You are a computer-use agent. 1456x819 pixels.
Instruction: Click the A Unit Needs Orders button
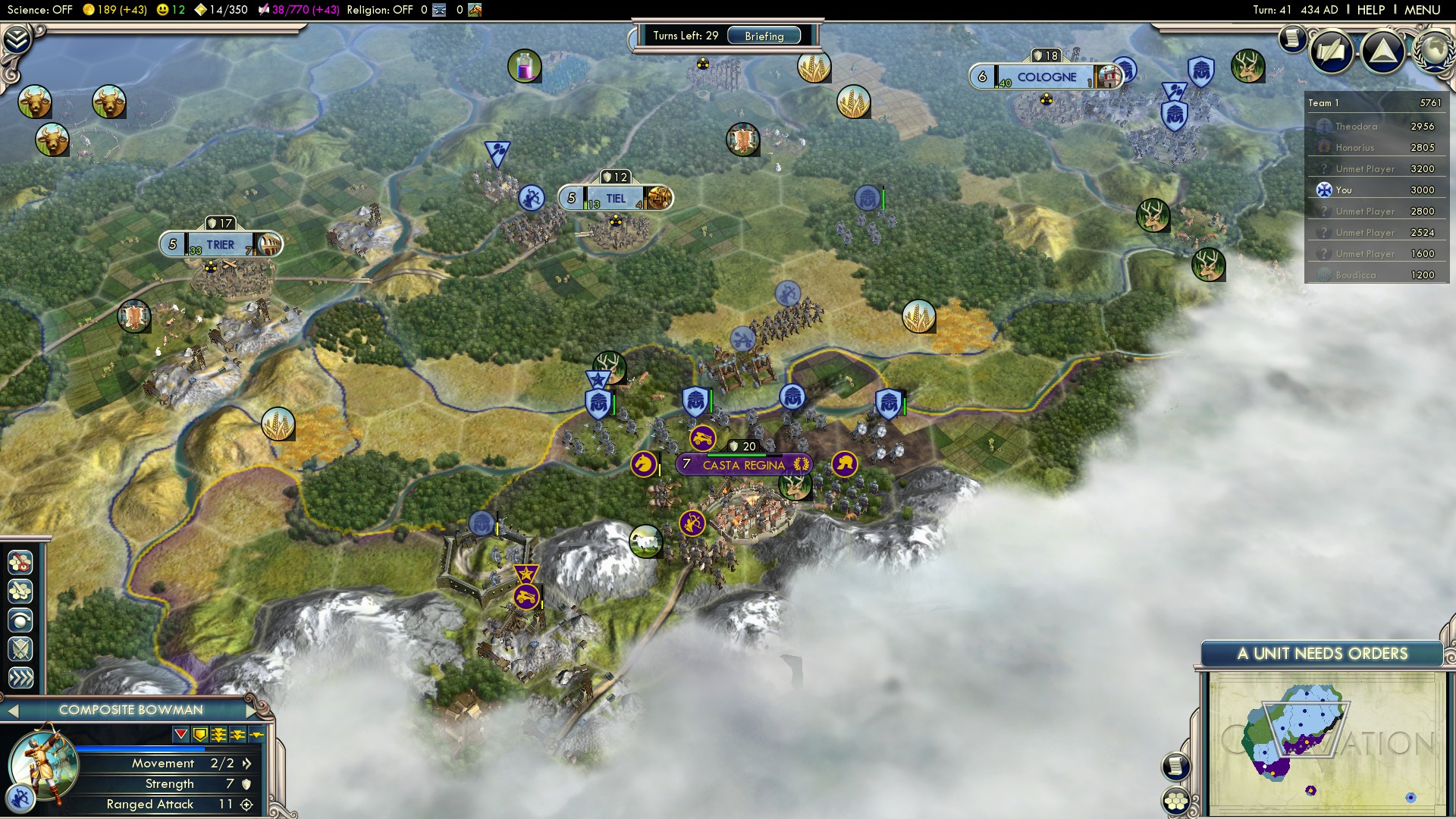(x=1322, y=654)
